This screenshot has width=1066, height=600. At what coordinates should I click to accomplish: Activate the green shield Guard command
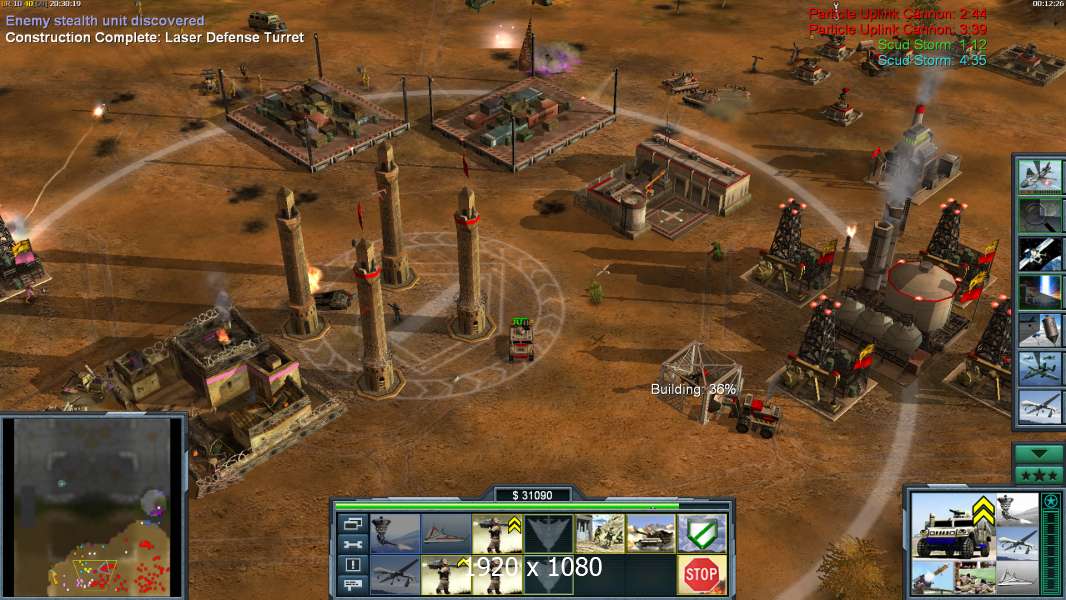[x=701, y=533]
